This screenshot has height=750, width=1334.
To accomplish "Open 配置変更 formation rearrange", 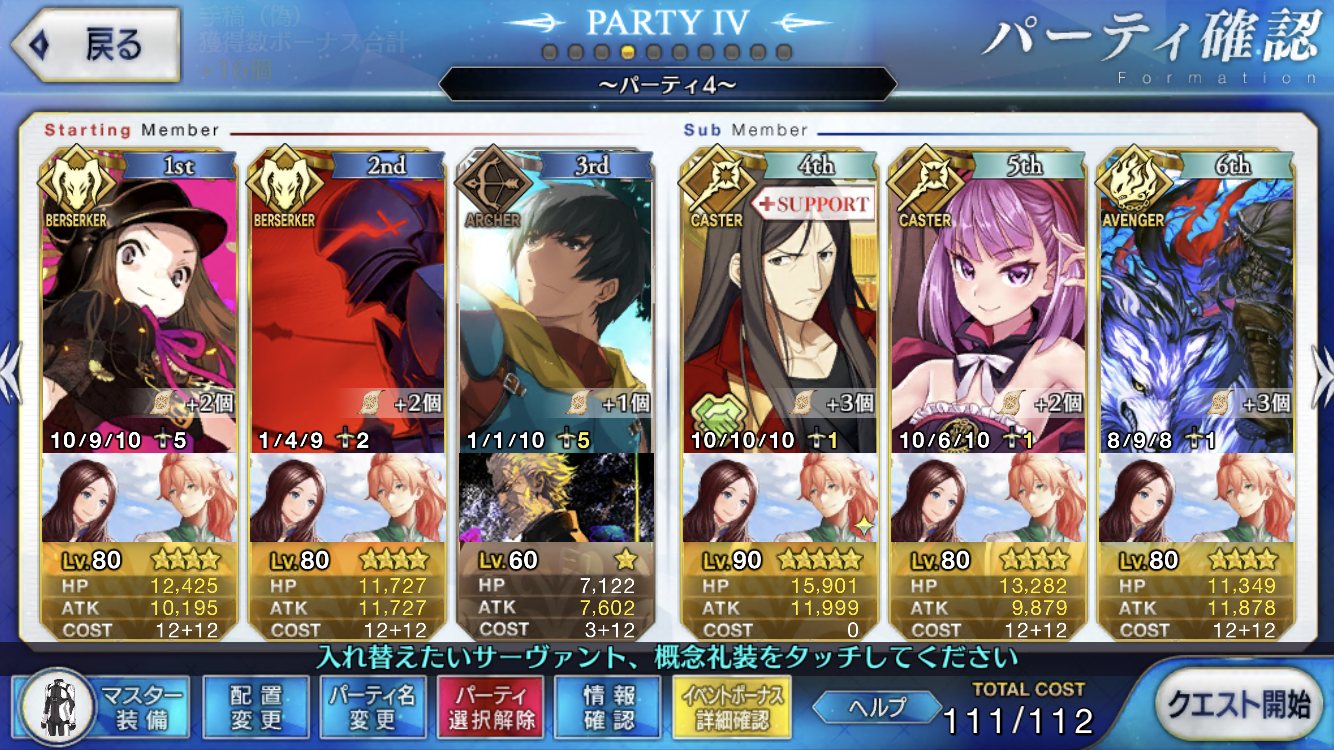I will tap(255, 707).
